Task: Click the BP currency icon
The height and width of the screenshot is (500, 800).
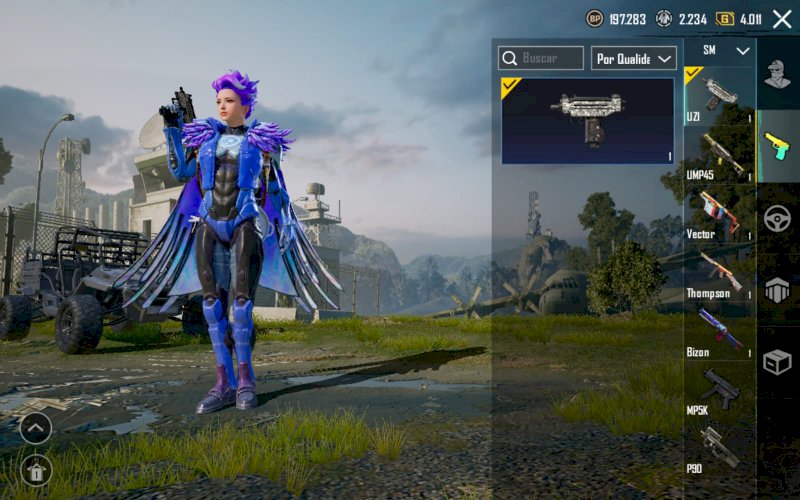Action: click(595, 19)
